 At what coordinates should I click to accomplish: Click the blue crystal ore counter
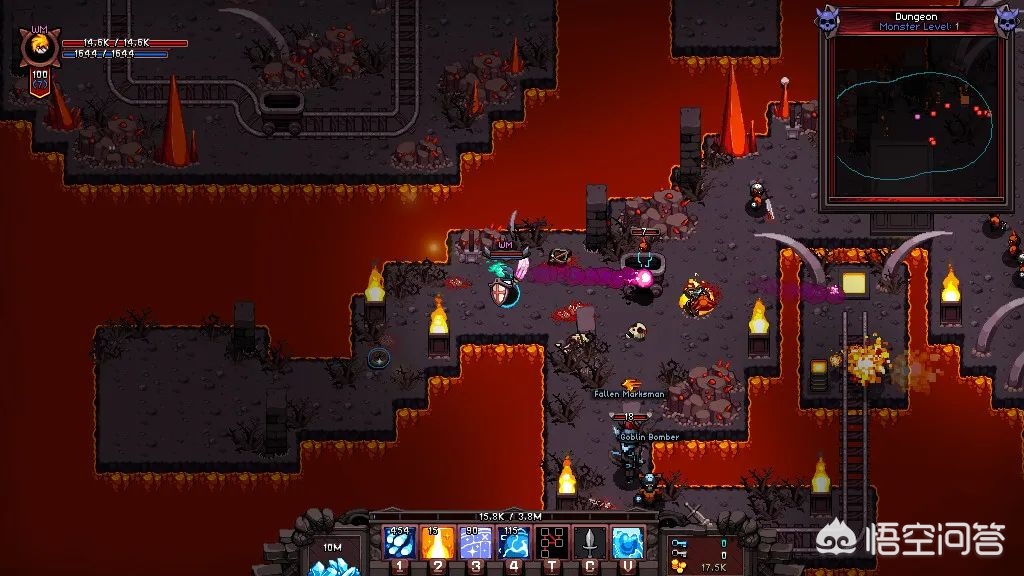[x=329, y=555]
